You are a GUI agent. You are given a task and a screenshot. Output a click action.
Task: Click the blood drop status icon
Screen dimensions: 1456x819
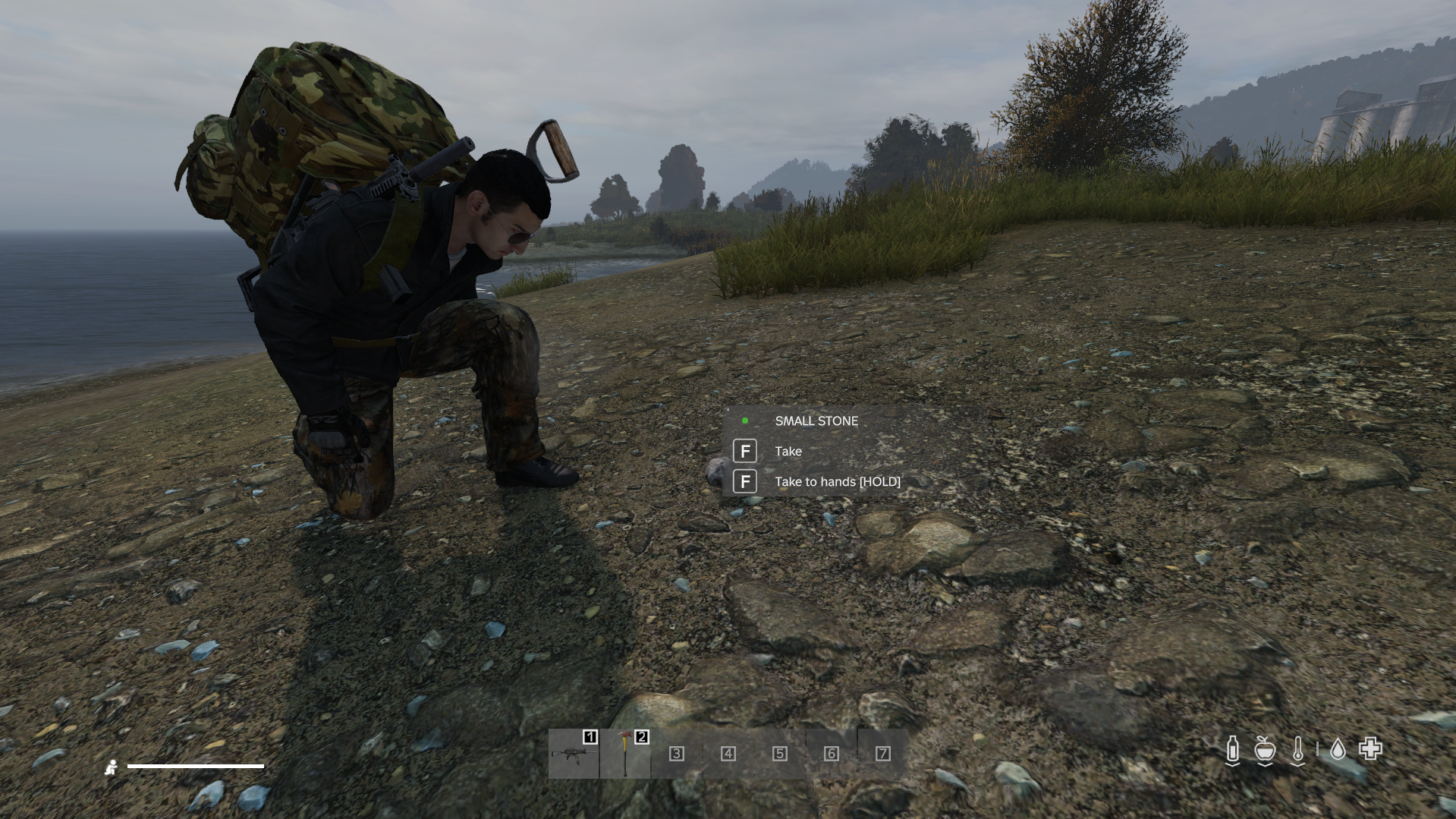(1338, 750)
